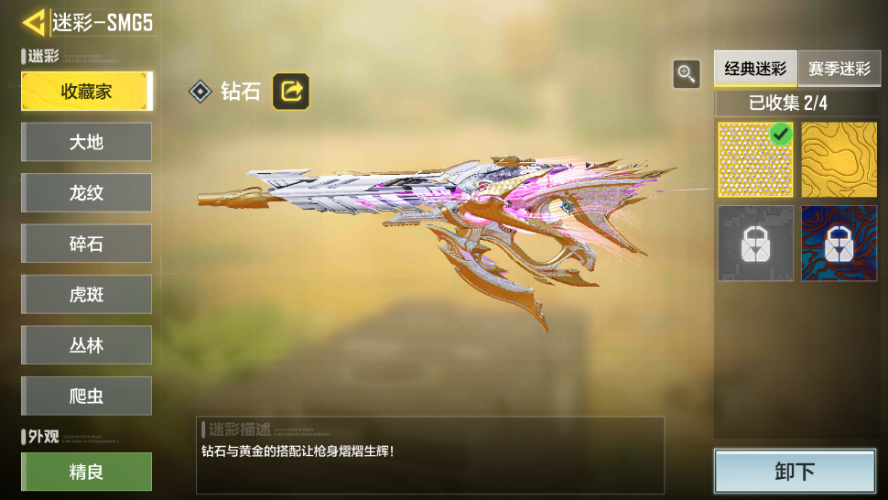Switch to the 经典迷彩 tab
The height and width of the screenshot is (500, 888).
755,70
